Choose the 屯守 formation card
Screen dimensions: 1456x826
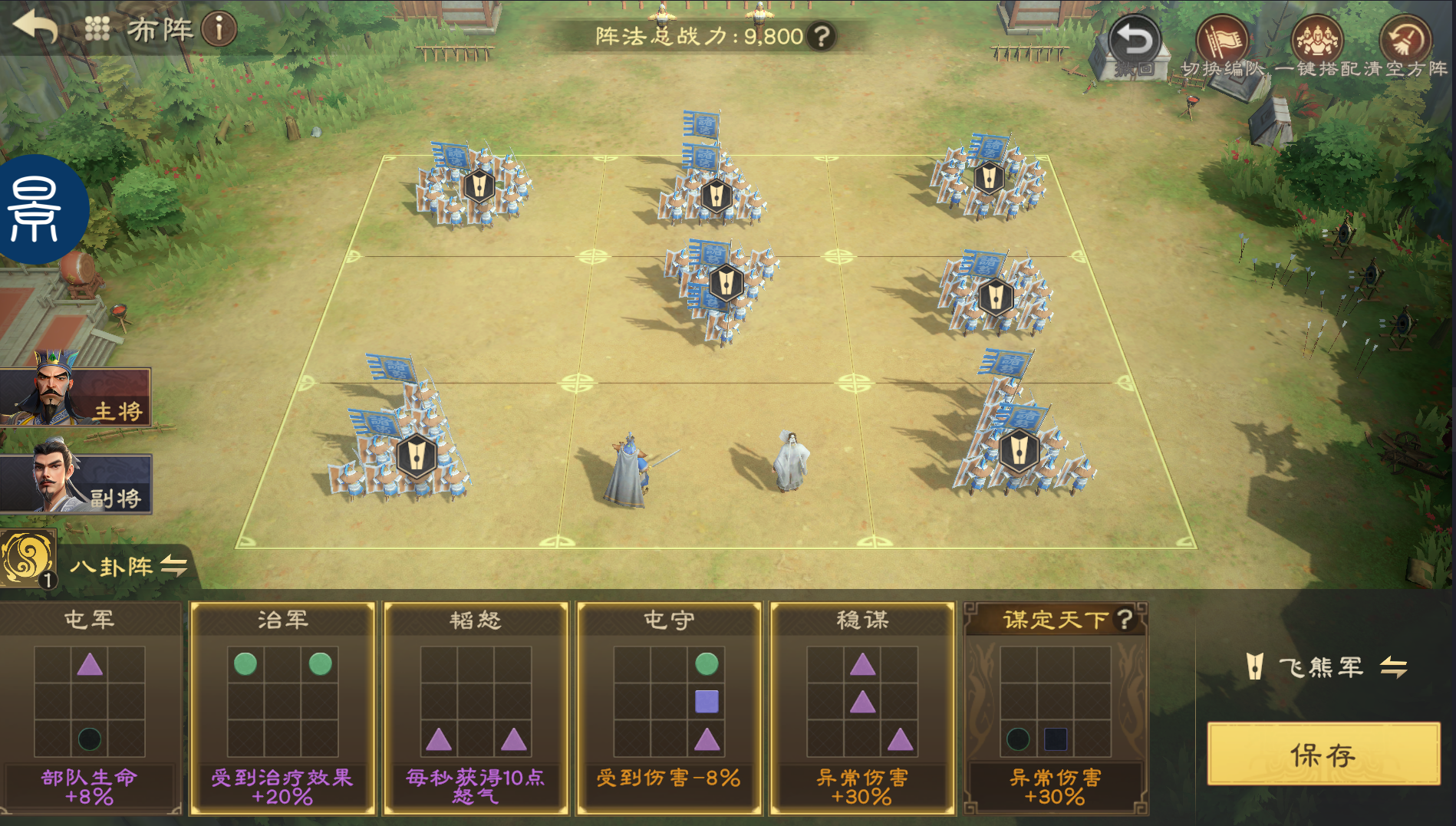point(669,707)
